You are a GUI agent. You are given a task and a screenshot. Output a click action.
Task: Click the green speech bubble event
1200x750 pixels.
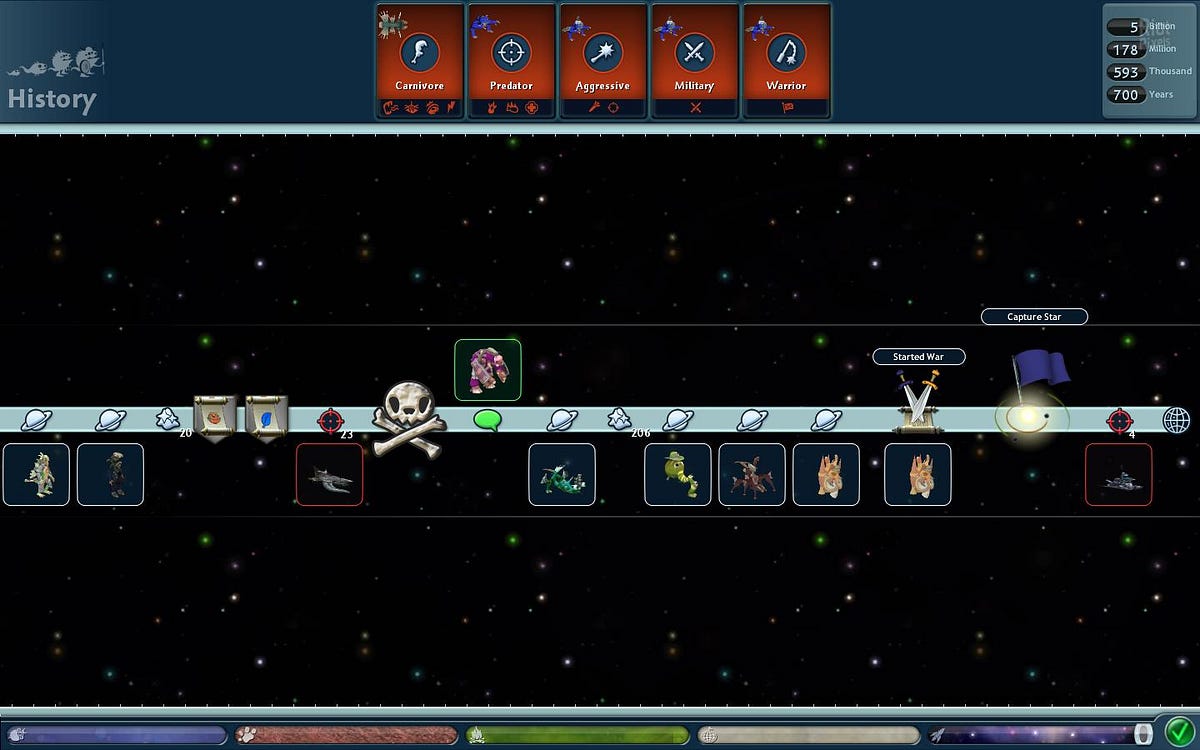(487, 421)
